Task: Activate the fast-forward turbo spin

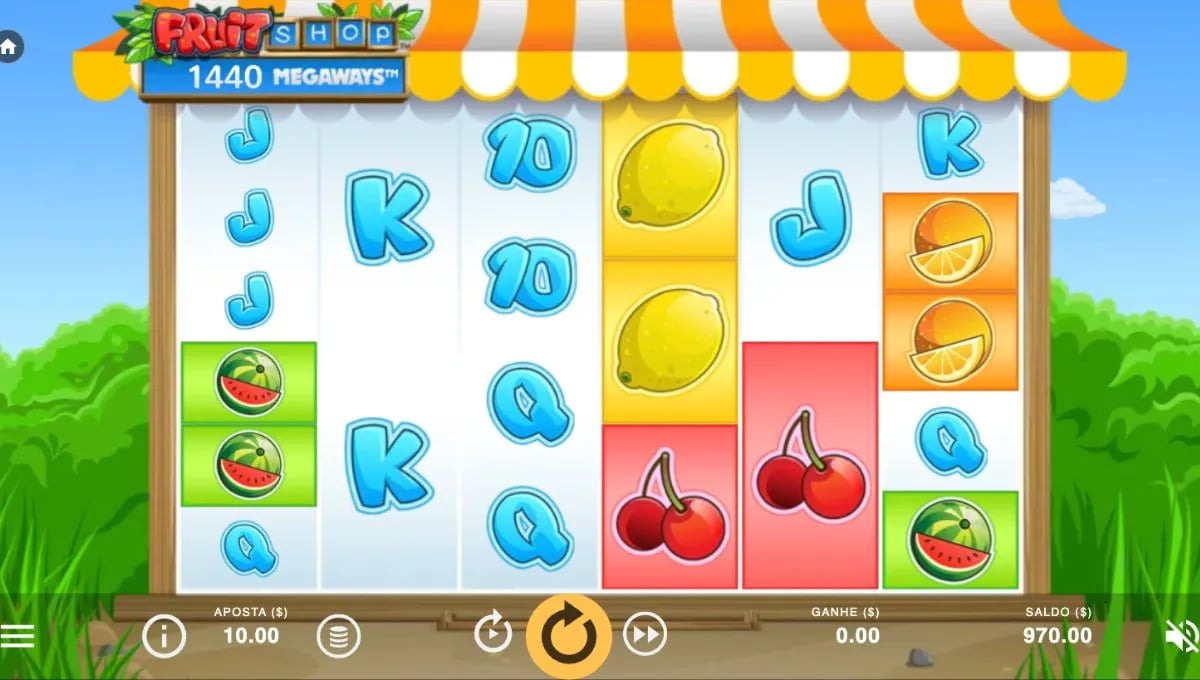Action: coord(645,634)
